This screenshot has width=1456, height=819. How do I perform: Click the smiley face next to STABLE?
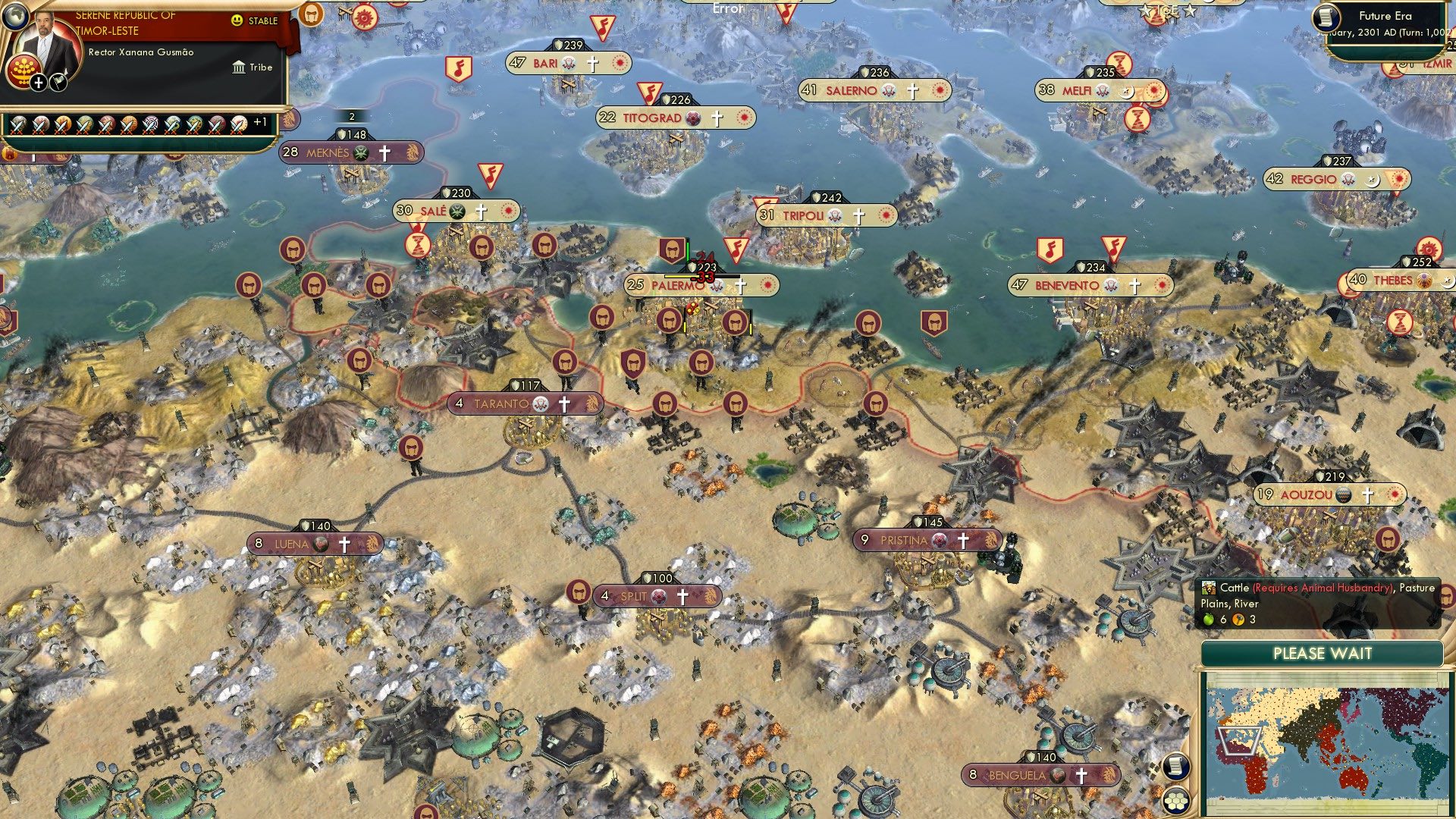(237, 20)
